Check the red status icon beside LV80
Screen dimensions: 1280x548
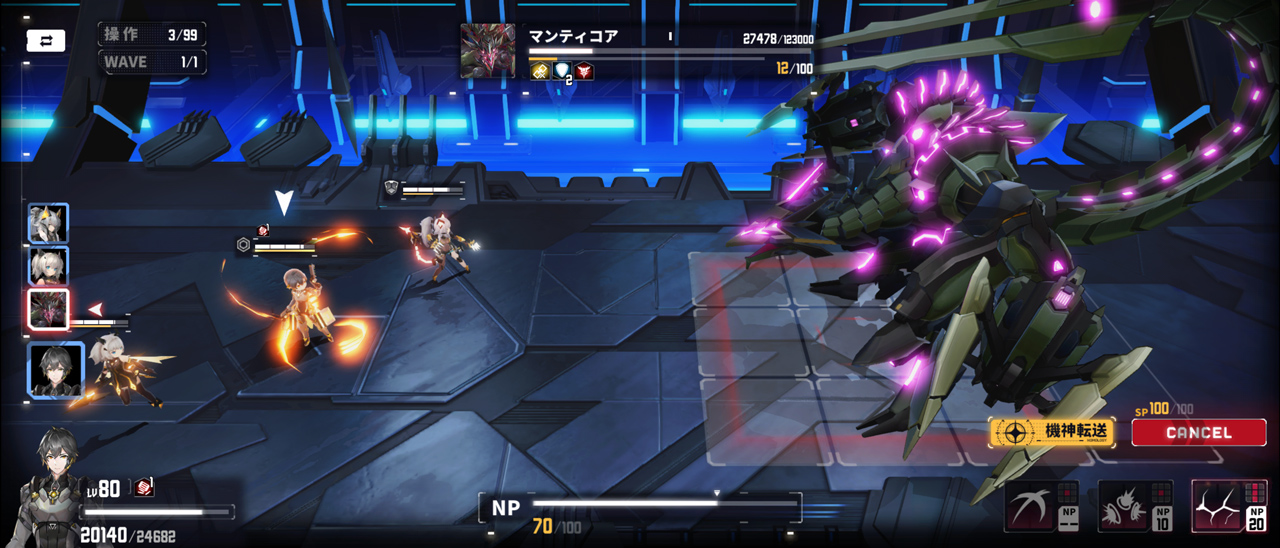(x=144, y=487)
